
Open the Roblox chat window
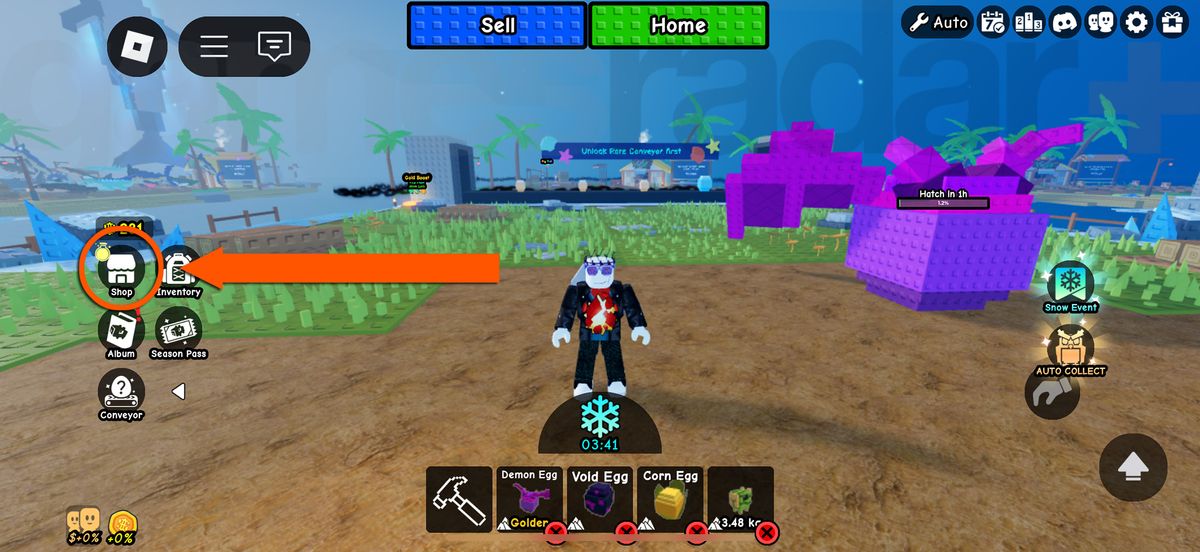pyautogui.click(x=273, y=46)
